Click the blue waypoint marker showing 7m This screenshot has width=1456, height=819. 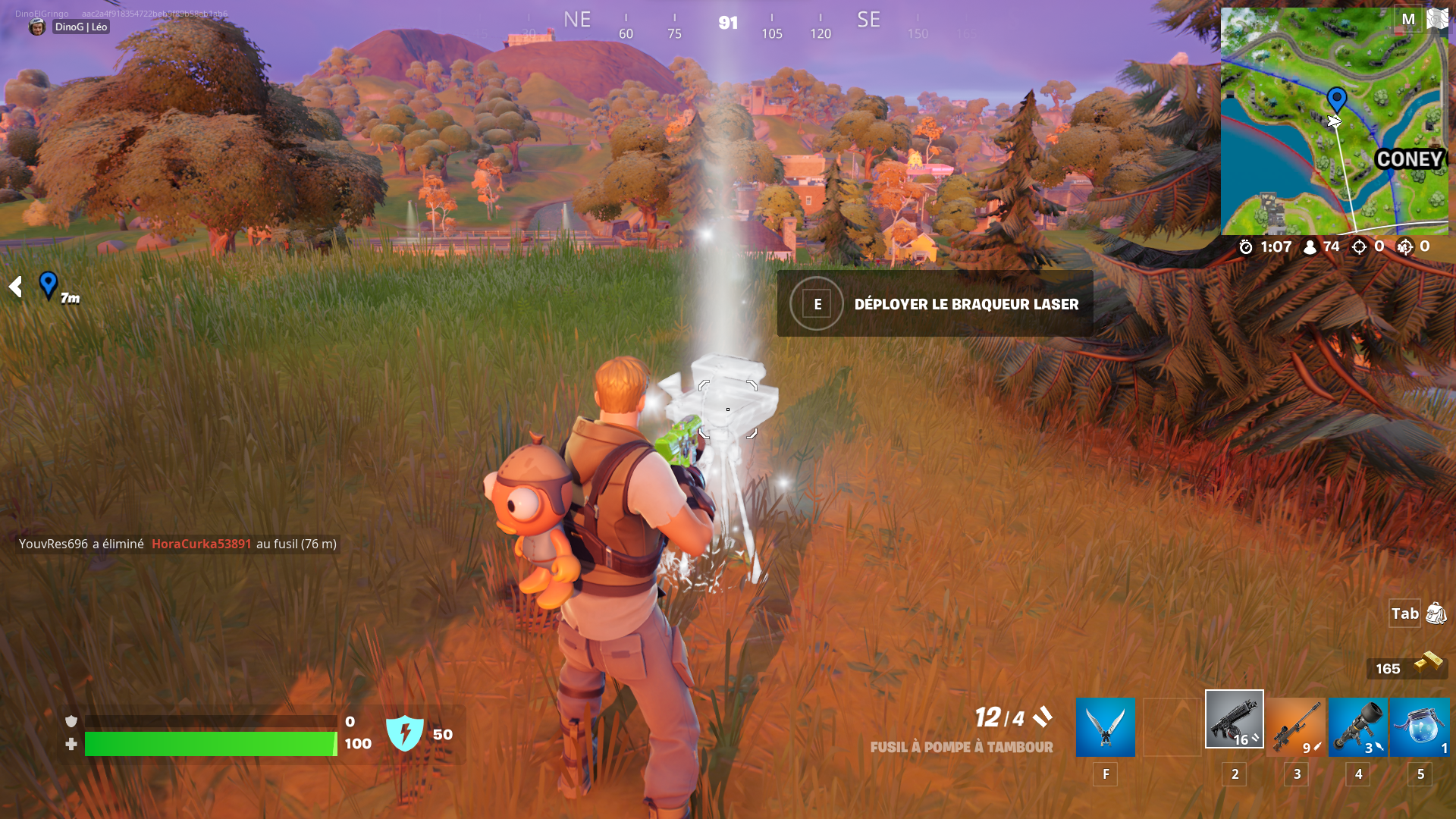click(x=48, y=287)
